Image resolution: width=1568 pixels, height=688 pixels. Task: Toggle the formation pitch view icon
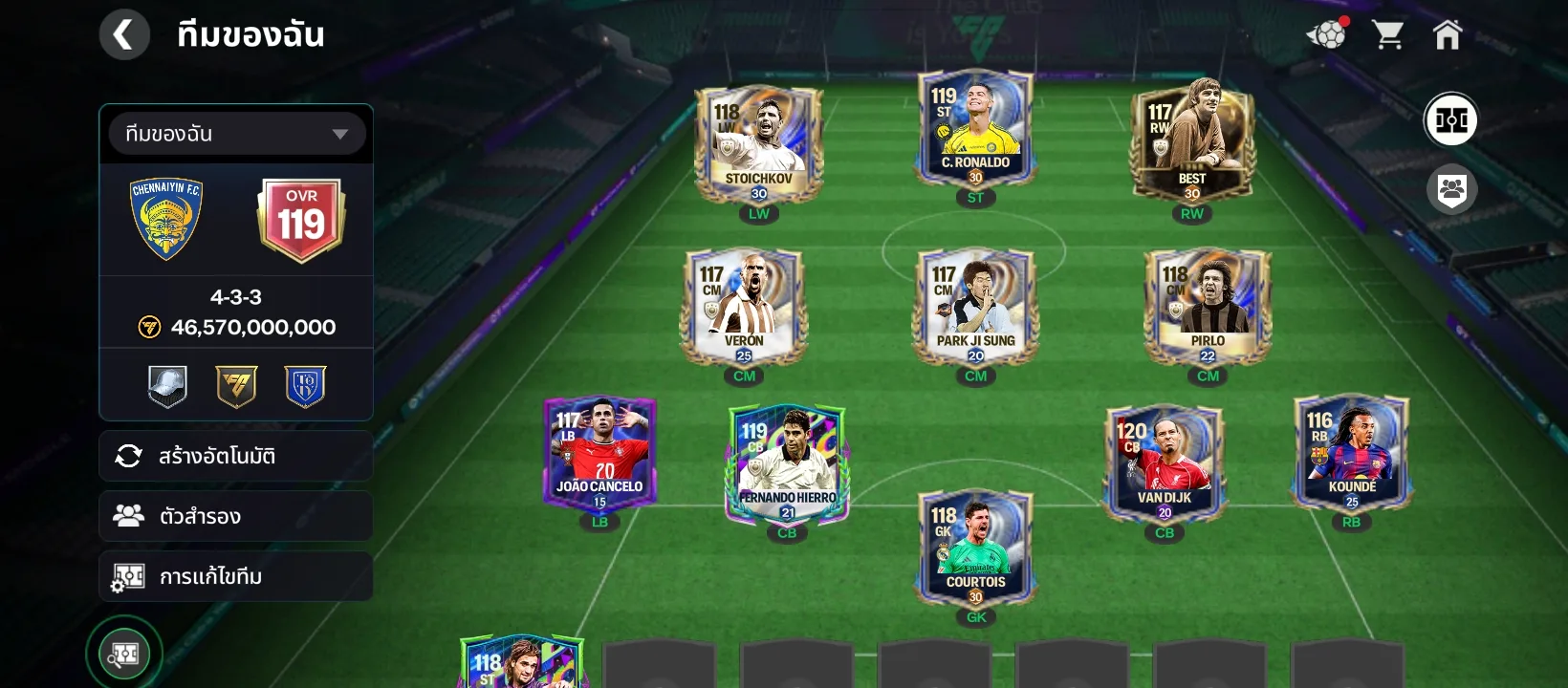(x=1451, y=119)
